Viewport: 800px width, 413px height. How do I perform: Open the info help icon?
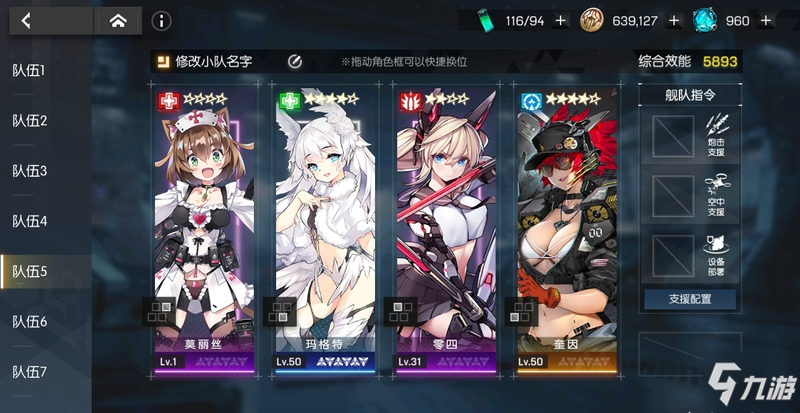tap(162, 20)
